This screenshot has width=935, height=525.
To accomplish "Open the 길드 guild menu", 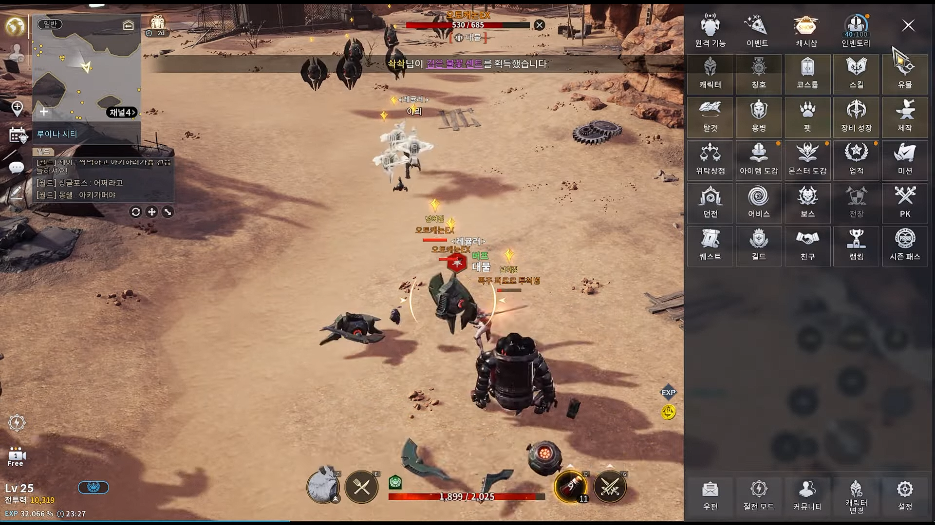I will (758, 245).
